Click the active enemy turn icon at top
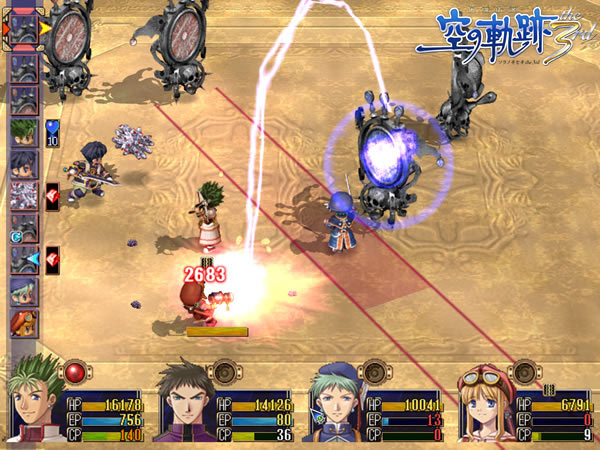Image resolution: width=600 pixels, height=450 pixels. (25, 27)
